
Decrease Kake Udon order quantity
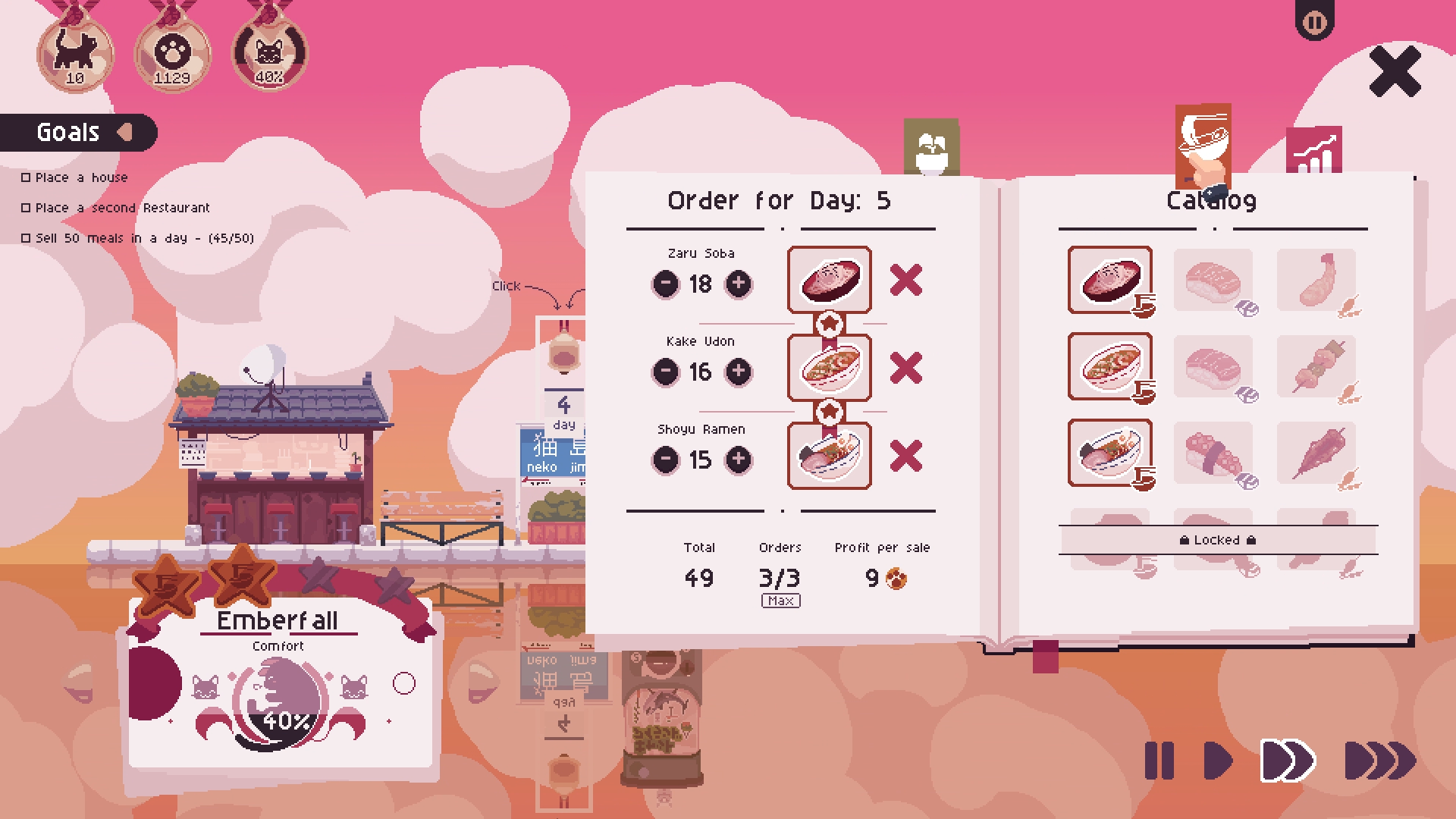point(666,372)
